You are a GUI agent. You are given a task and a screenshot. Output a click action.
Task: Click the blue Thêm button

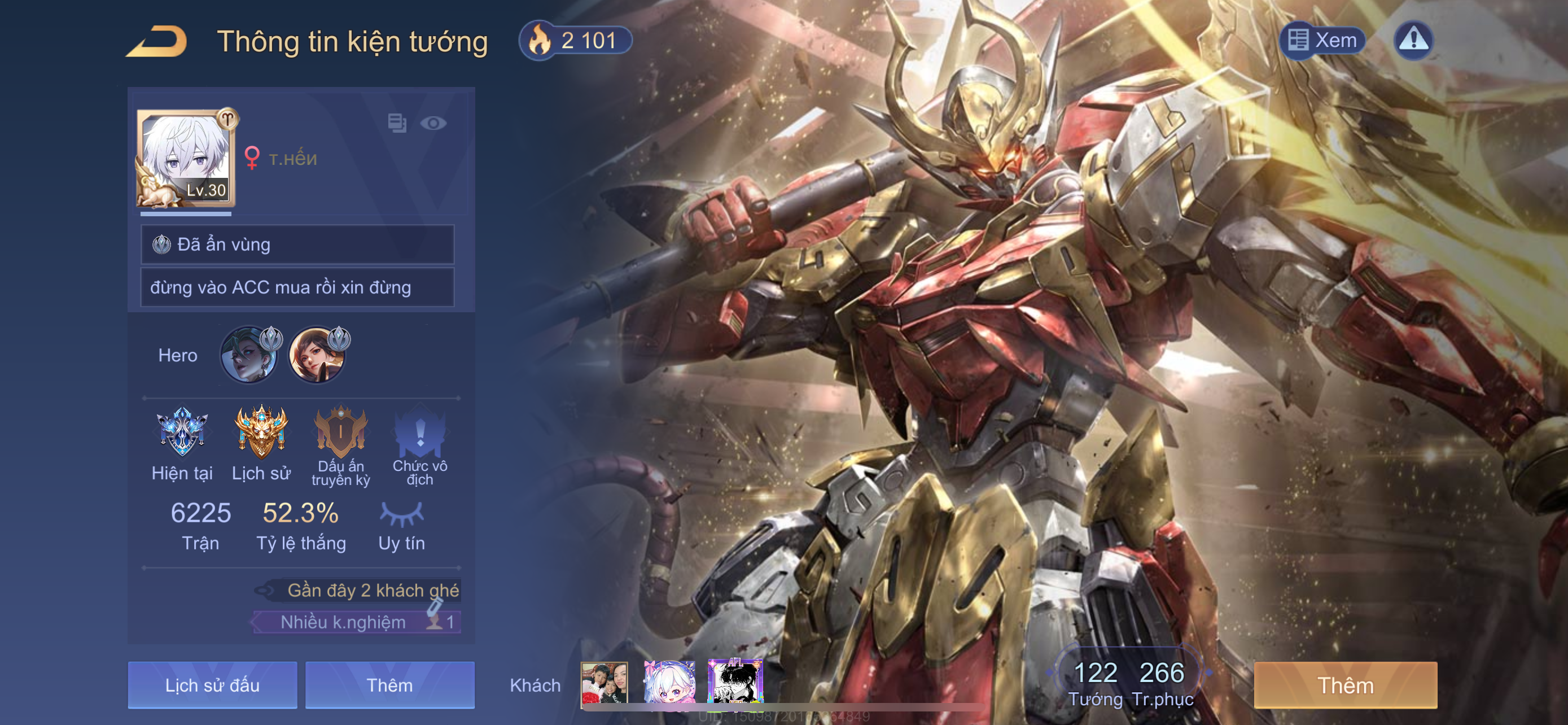(x=389, y=685)
